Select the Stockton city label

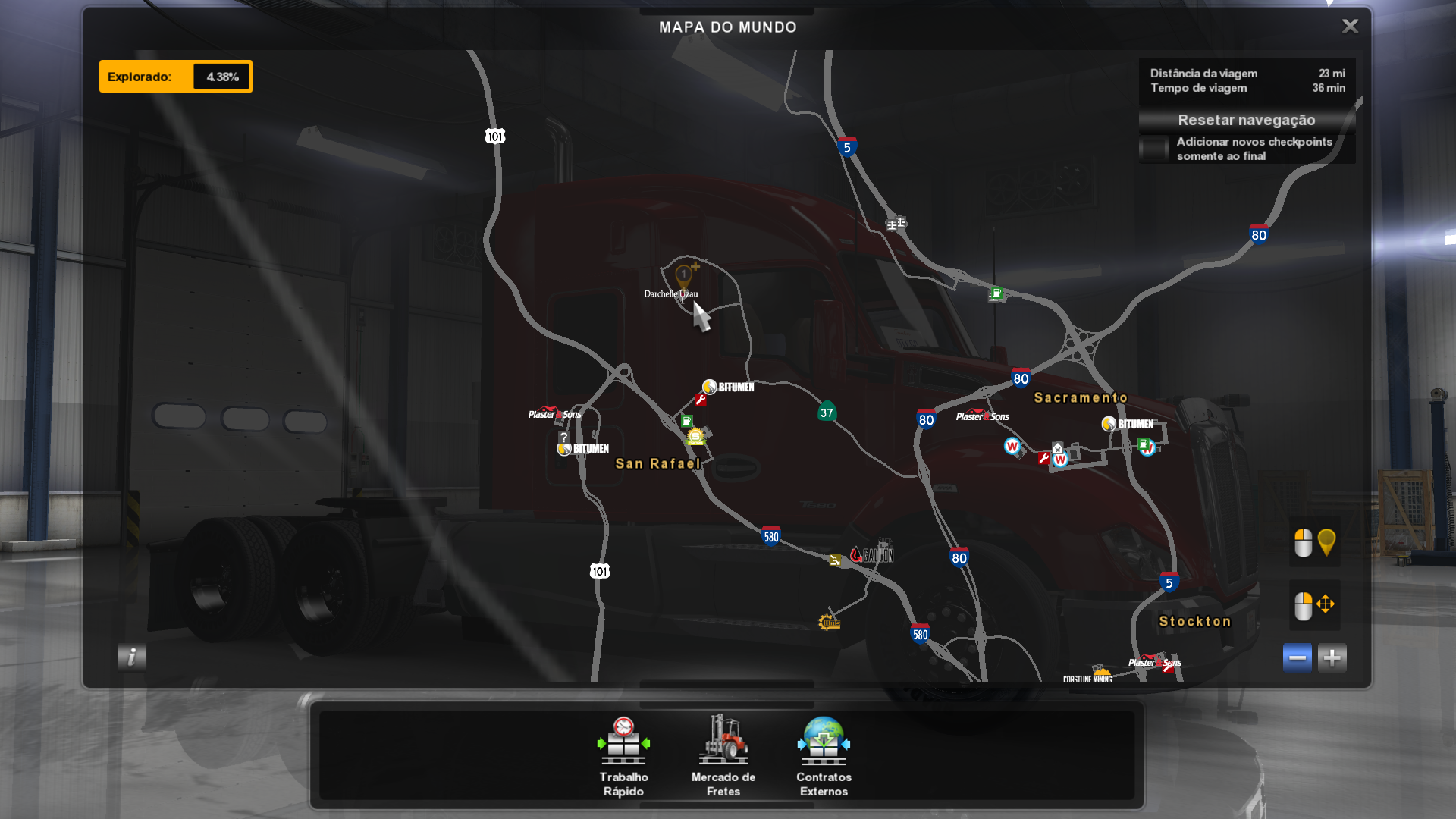(1194, 622)
